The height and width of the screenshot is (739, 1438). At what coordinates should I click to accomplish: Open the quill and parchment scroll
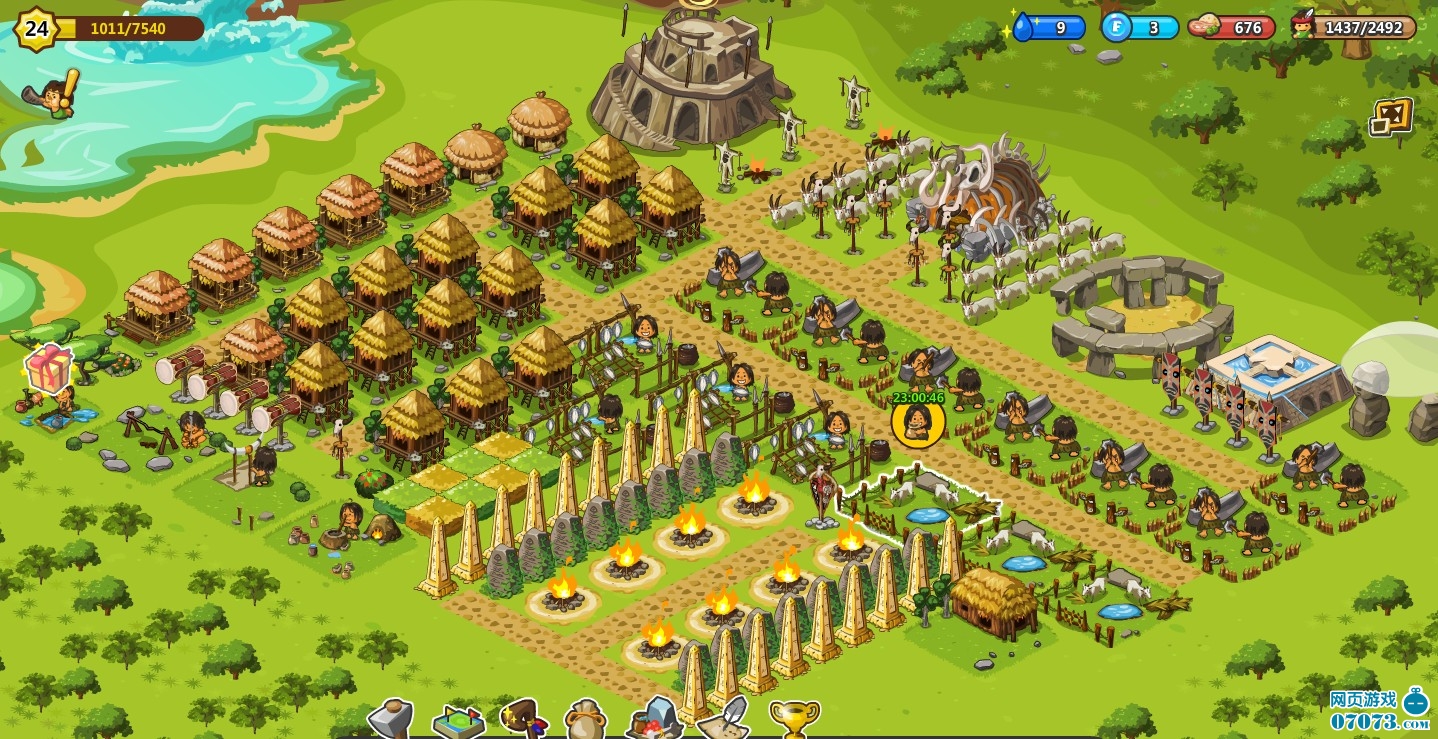click(722, 718)
